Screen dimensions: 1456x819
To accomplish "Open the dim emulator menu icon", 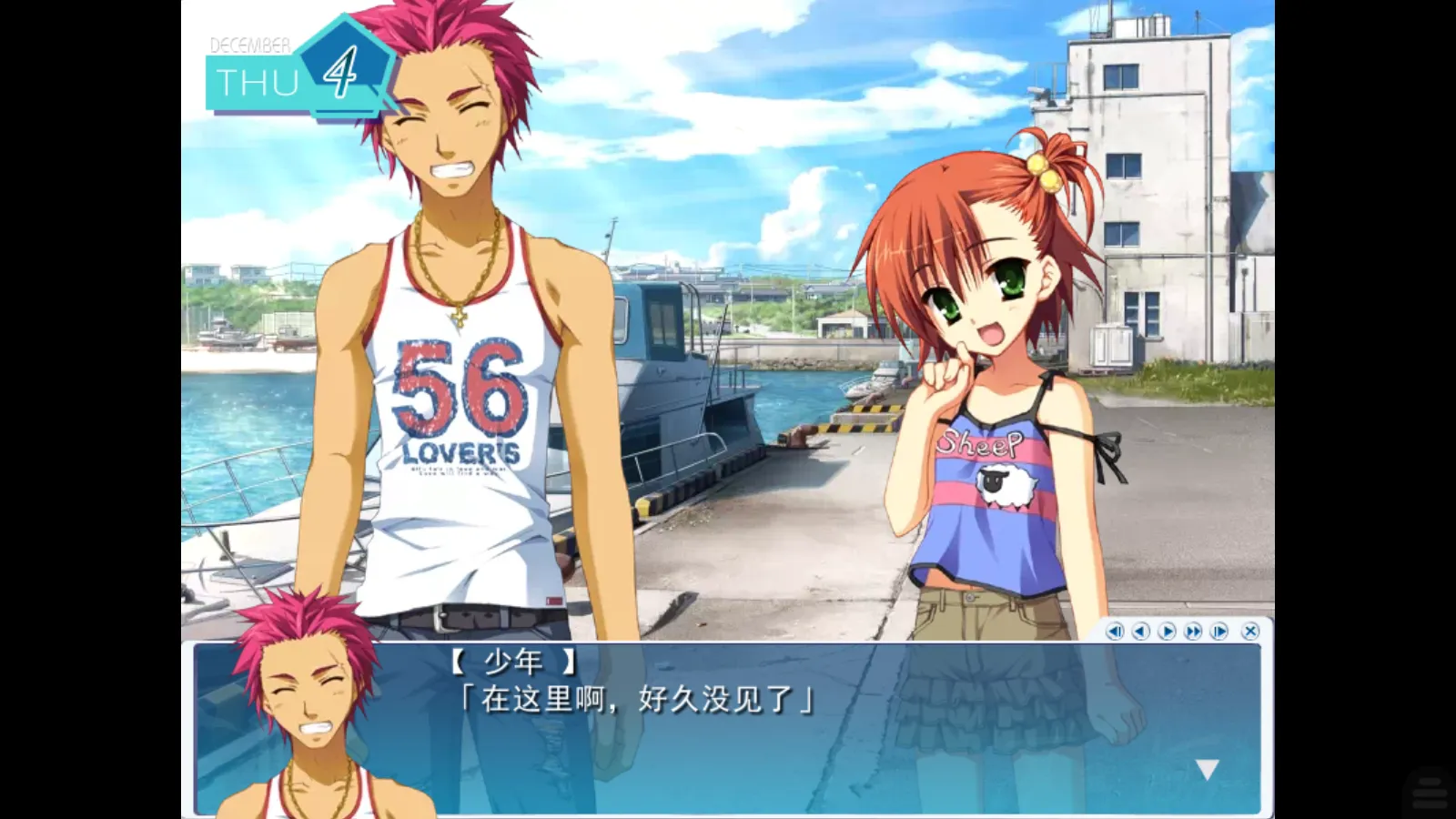I will click(x=1429, y=789).
